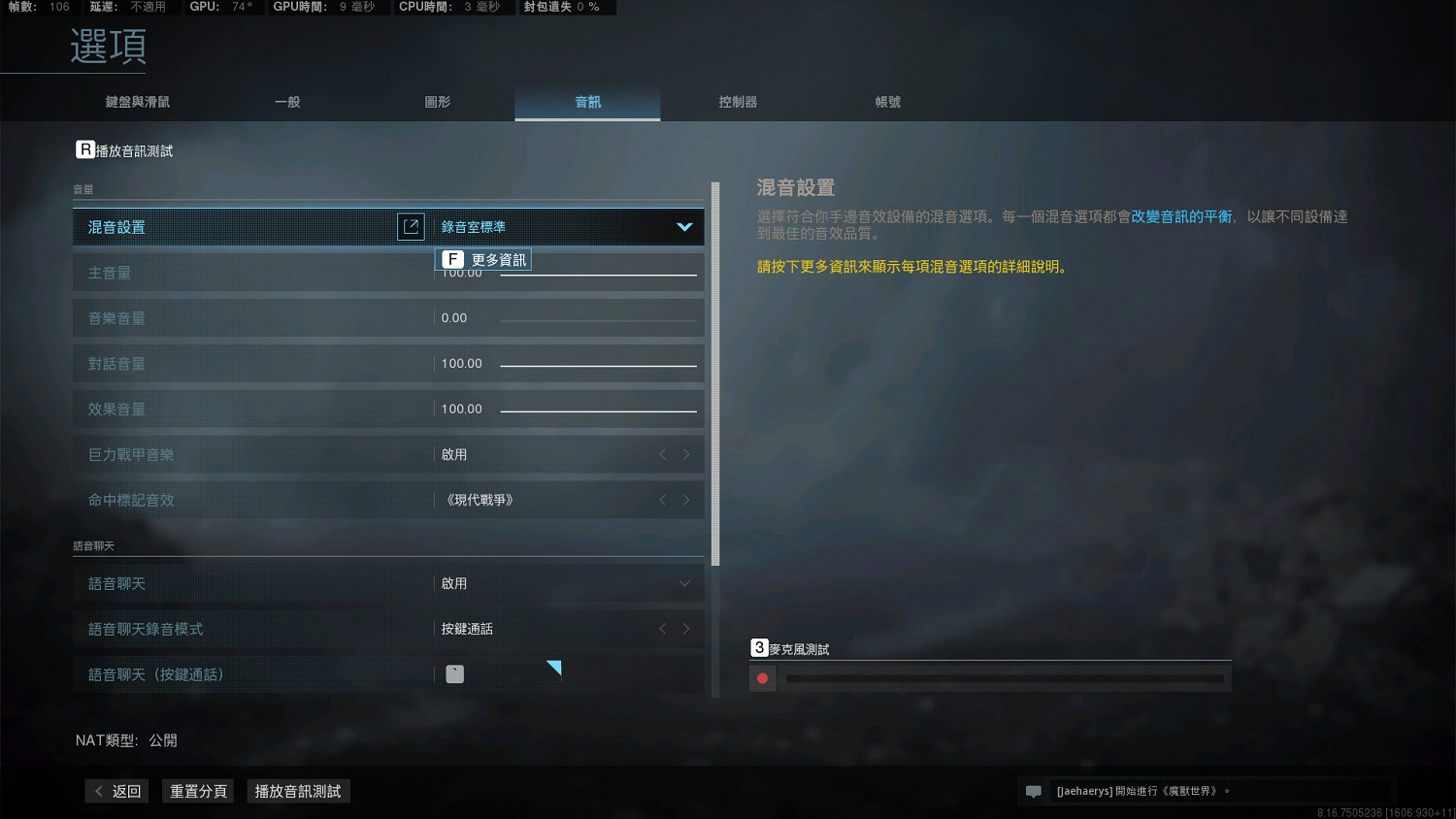This screenshot has width=1456, height=819.
Task: Click the speech bubble notification icon
Action: 1033,791
